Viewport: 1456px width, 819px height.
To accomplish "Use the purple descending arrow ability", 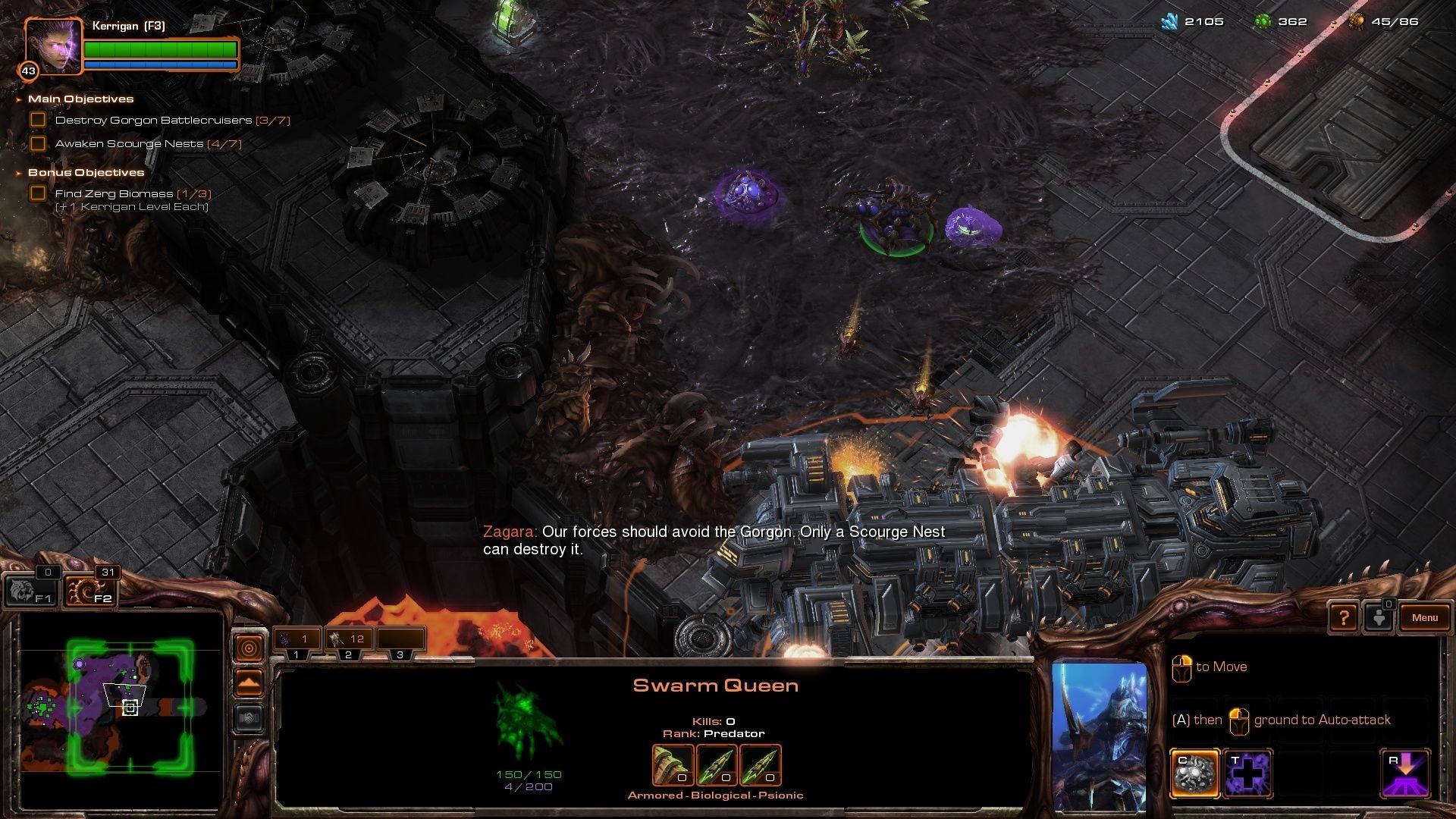I will click(1405, 773).
